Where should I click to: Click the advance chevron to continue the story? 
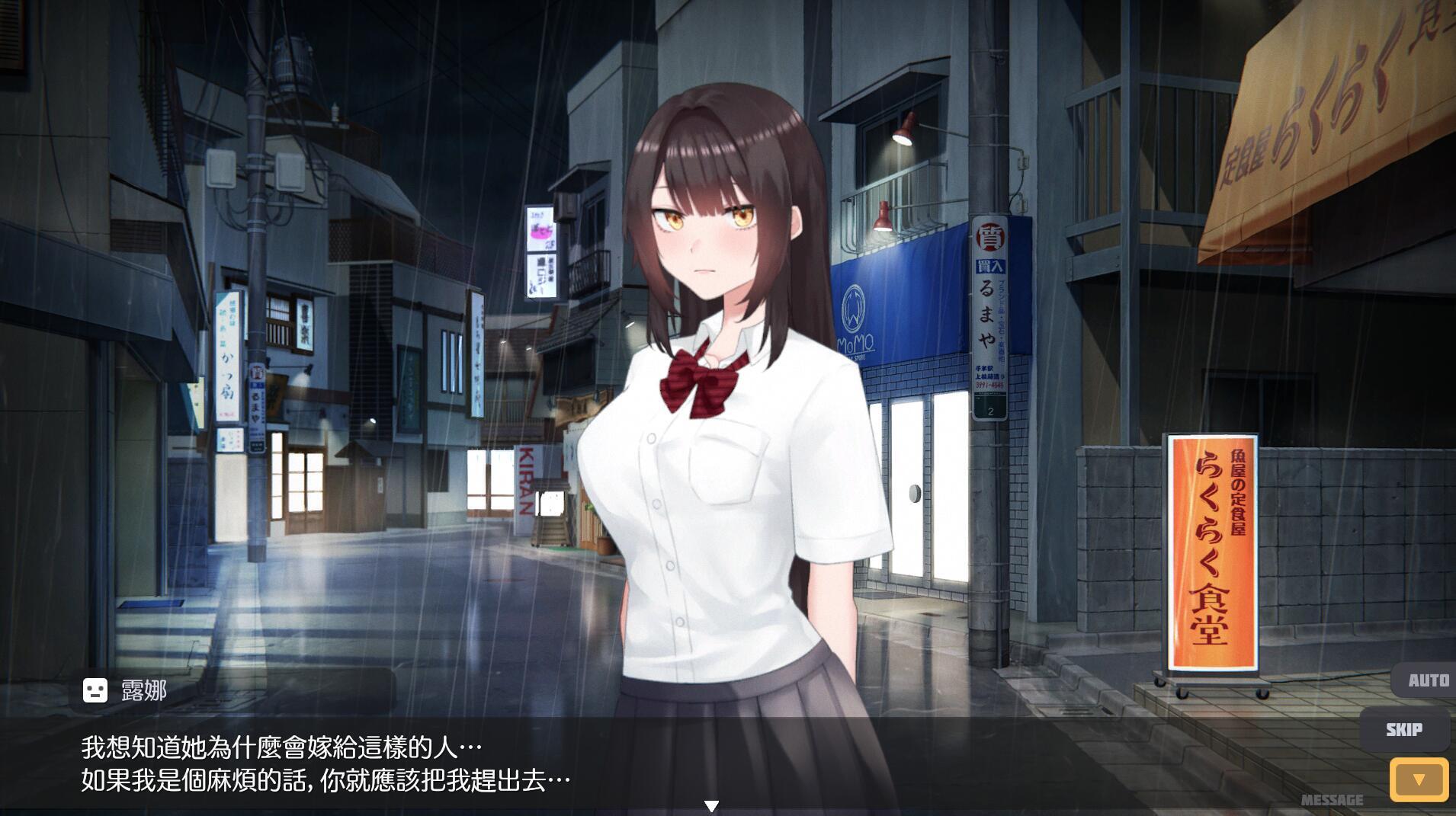tap(1418, 779)
